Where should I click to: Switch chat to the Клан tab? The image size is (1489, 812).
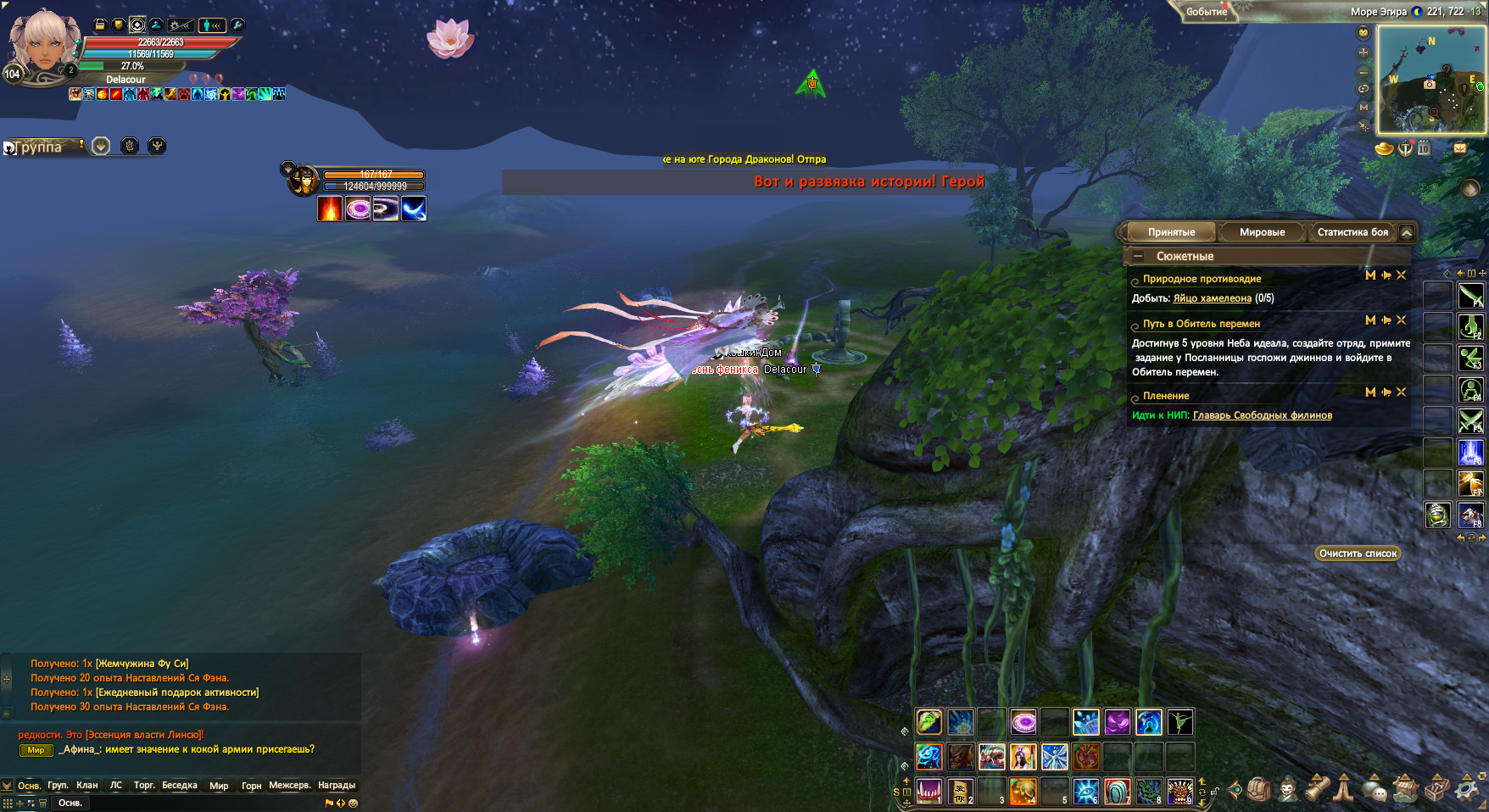(x=87, y=786)
